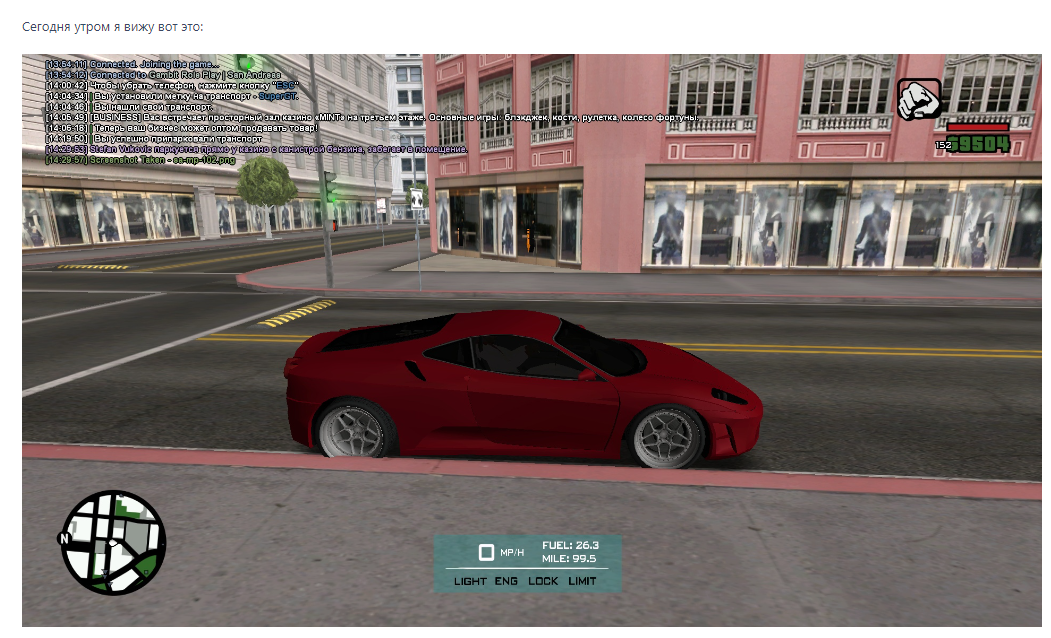Toggle the ENG engine indicator
1051x638 pixels.
tap(507, 581)
